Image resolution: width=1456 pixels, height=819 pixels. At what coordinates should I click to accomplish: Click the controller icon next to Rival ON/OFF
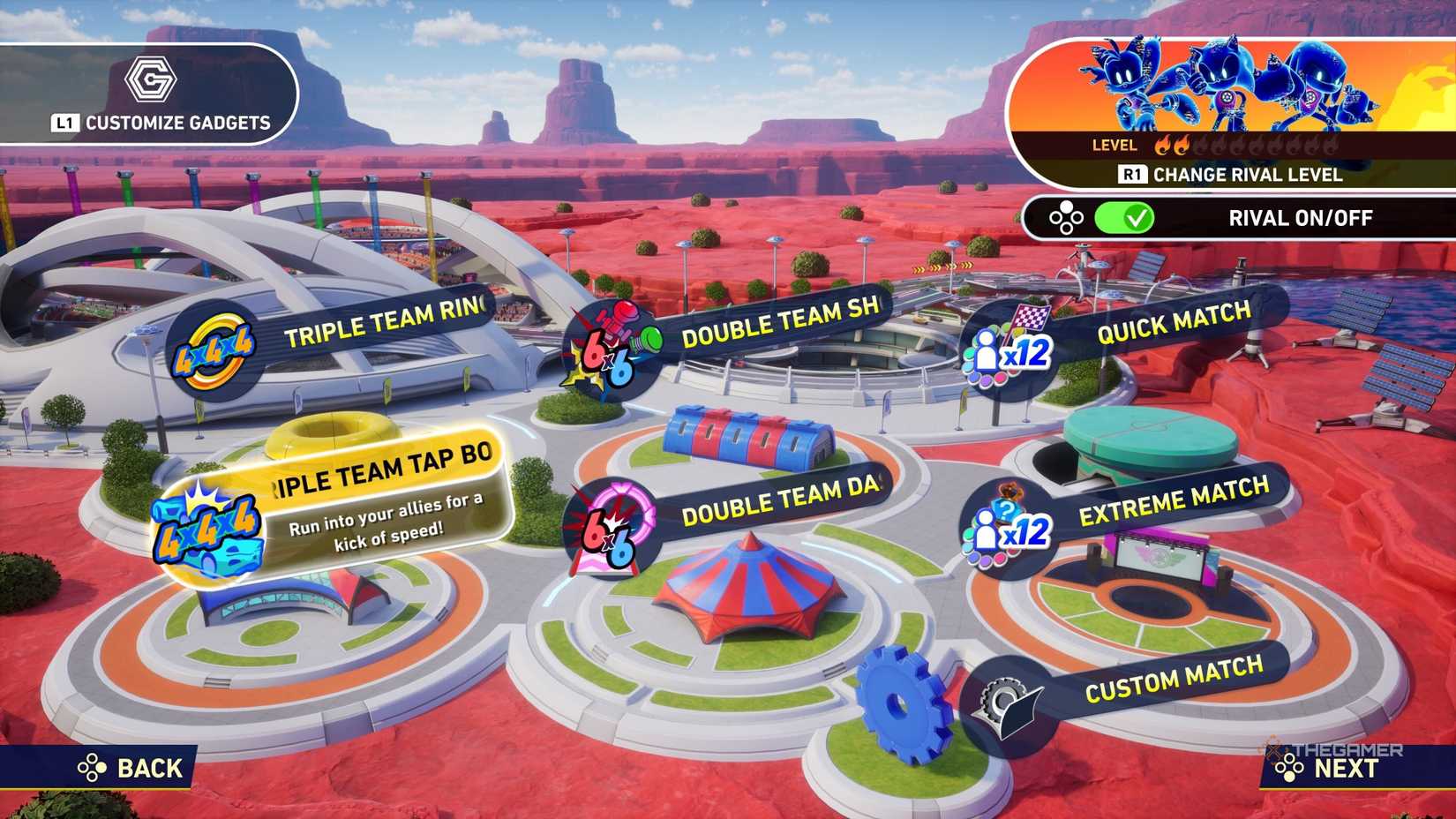pos(1067,218)
